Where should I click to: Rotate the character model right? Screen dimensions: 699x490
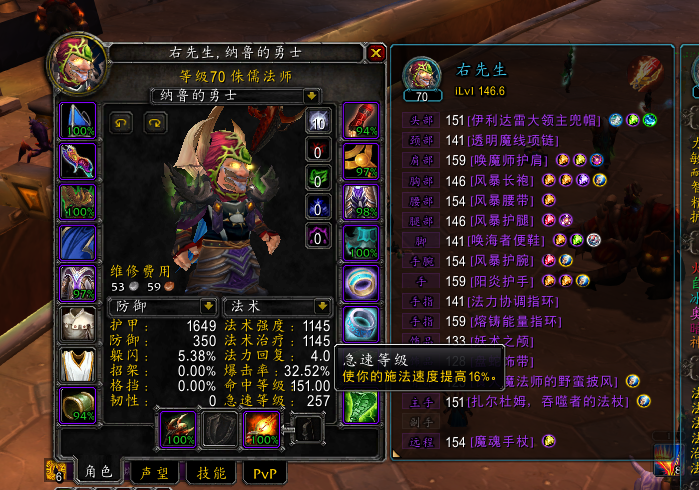[154, 122]
